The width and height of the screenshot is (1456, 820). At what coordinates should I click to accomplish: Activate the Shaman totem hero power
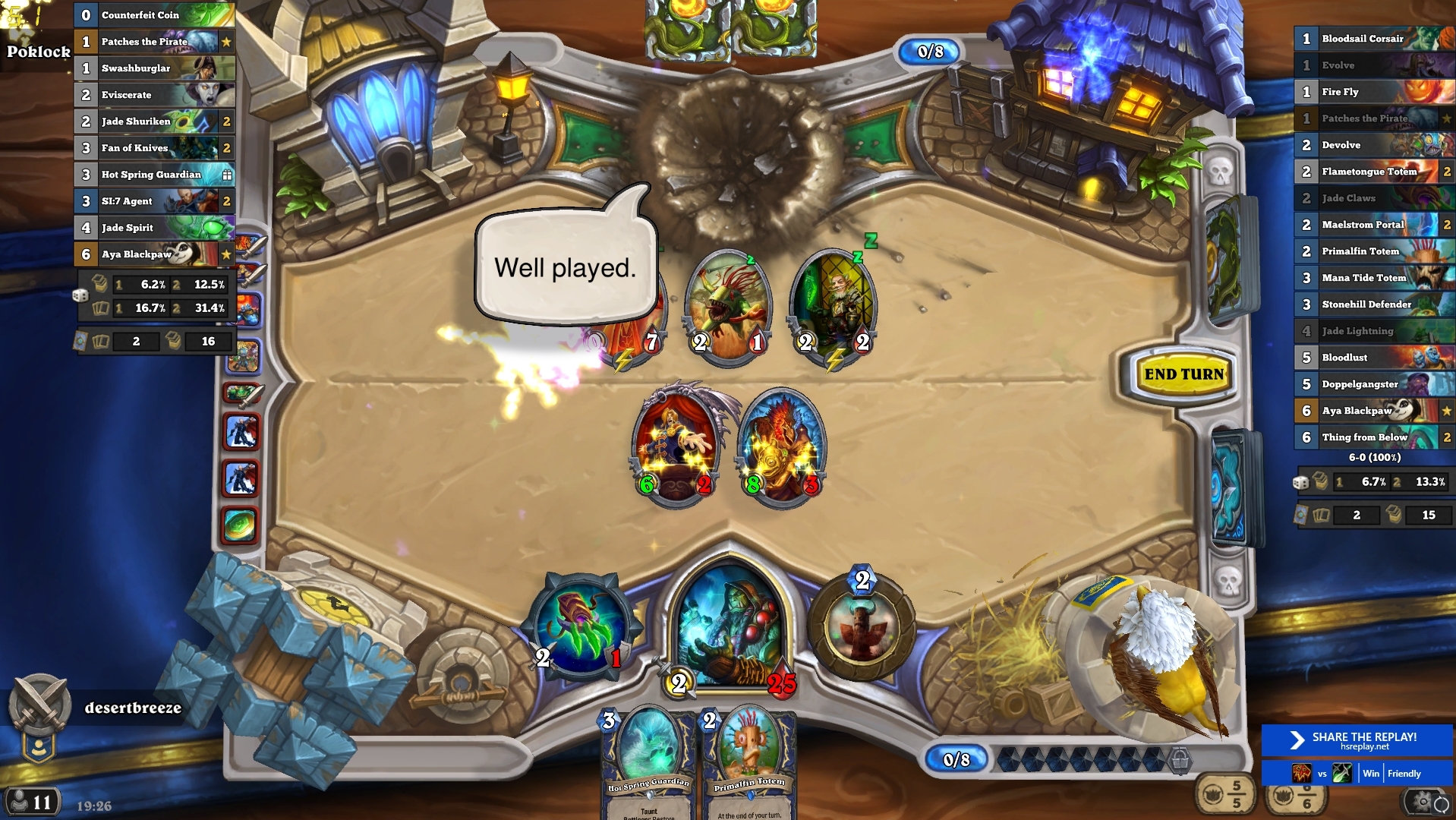861,629
